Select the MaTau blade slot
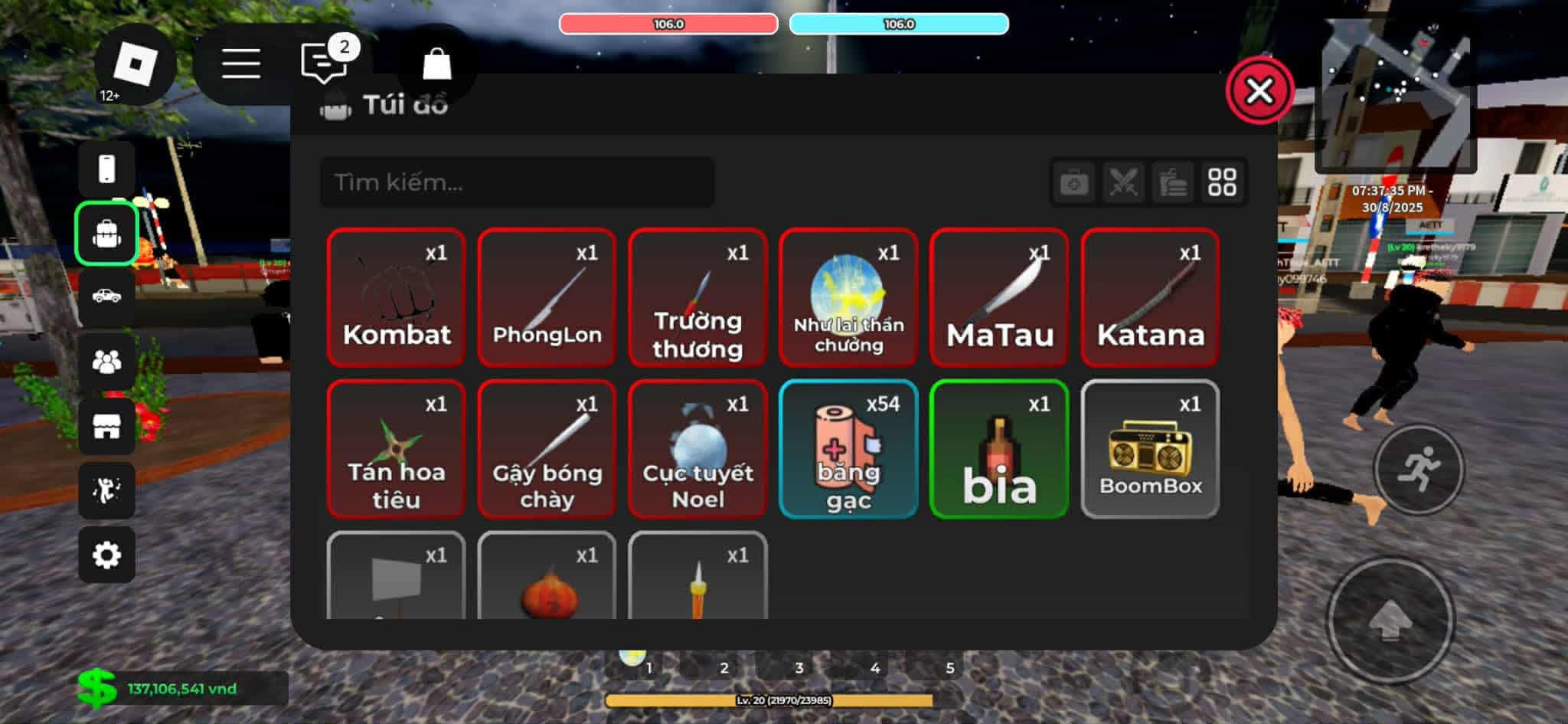Screen dimensions: 1568x724 click(999, 297)
